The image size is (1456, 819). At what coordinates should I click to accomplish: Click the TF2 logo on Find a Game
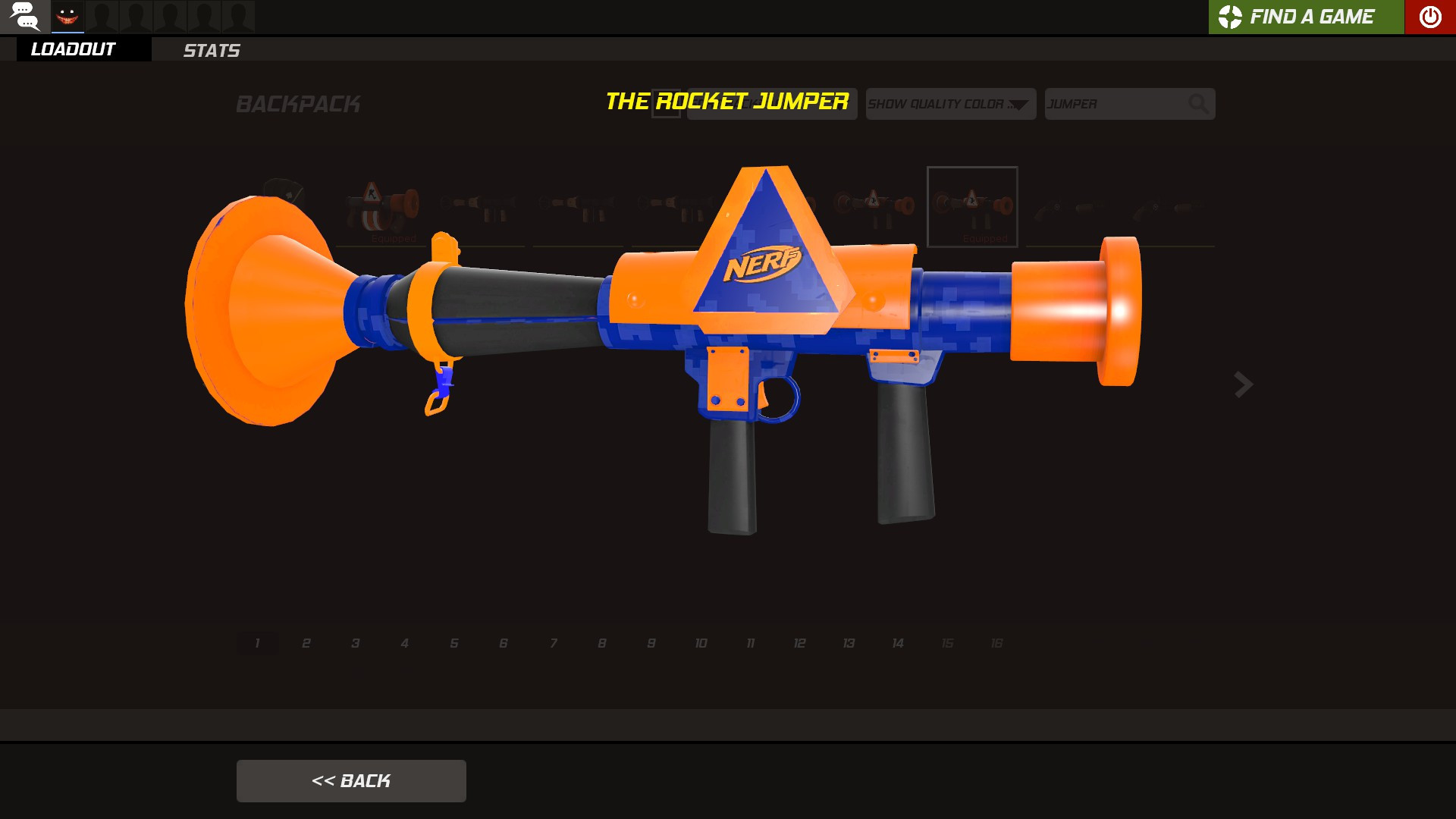tap(1231, 17)
